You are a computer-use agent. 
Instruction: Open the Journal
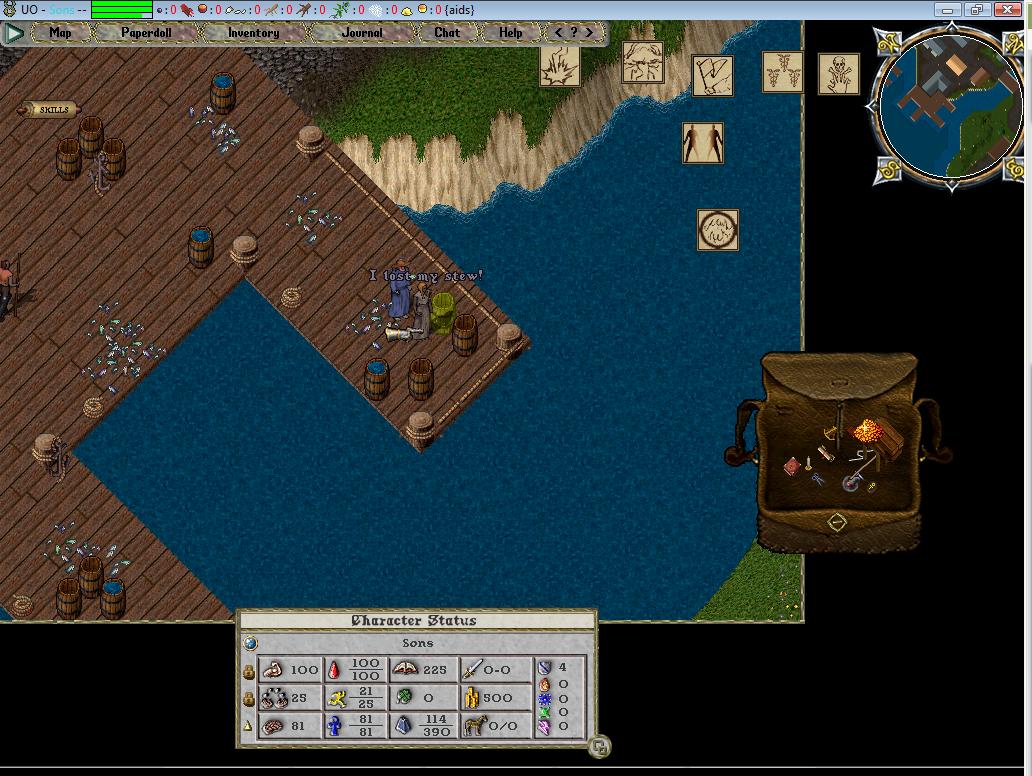(361, 32)
